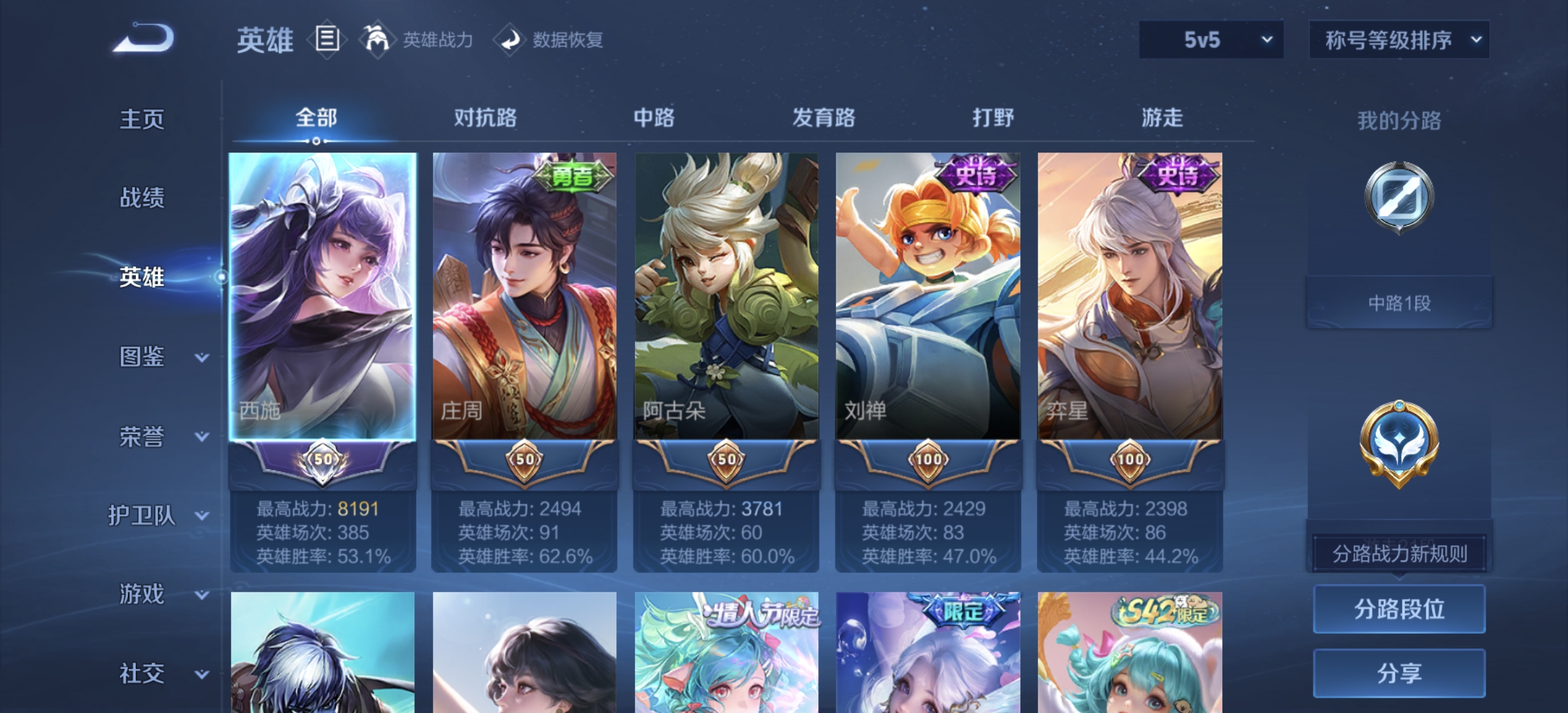
Task: Open the 5v5 mode dropdown
Action: [1211, 40]
